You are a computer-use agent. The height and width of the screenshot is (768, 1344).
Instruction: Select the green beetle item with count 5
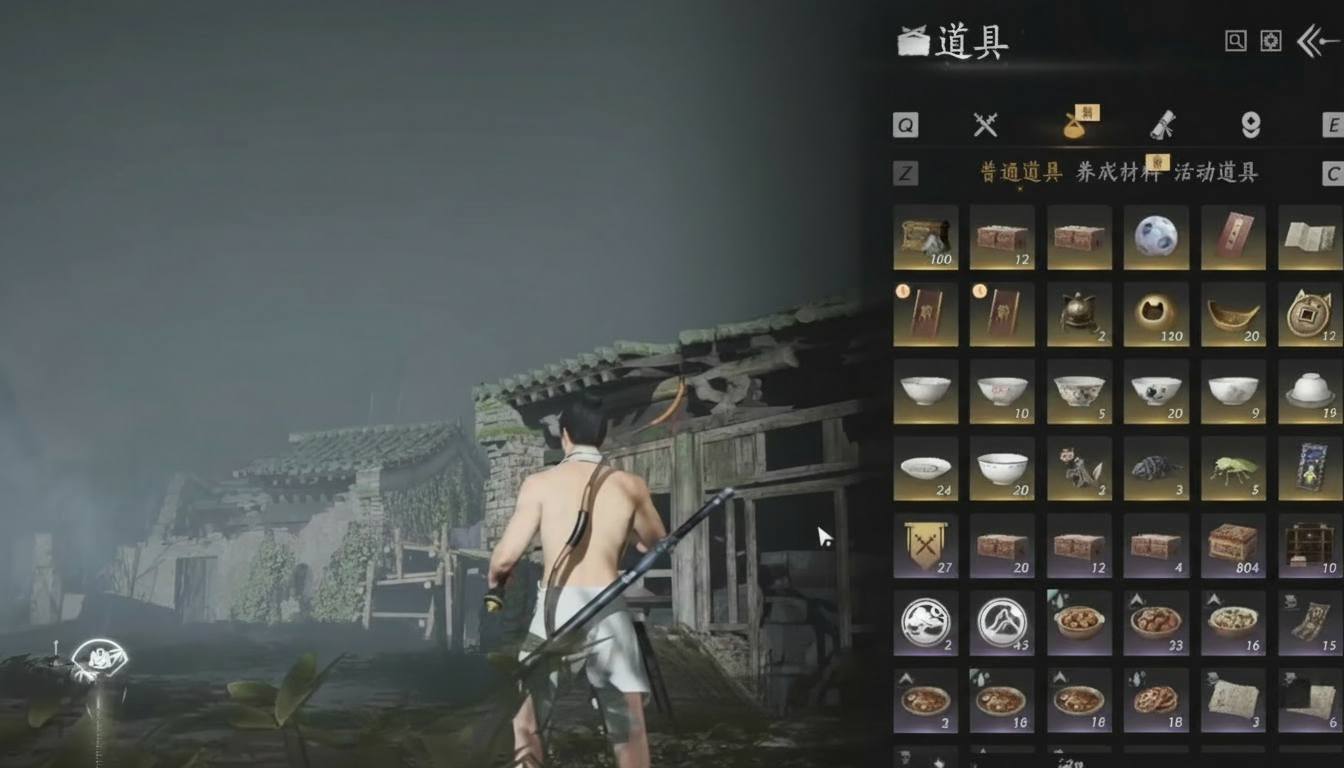(1233, 468)
